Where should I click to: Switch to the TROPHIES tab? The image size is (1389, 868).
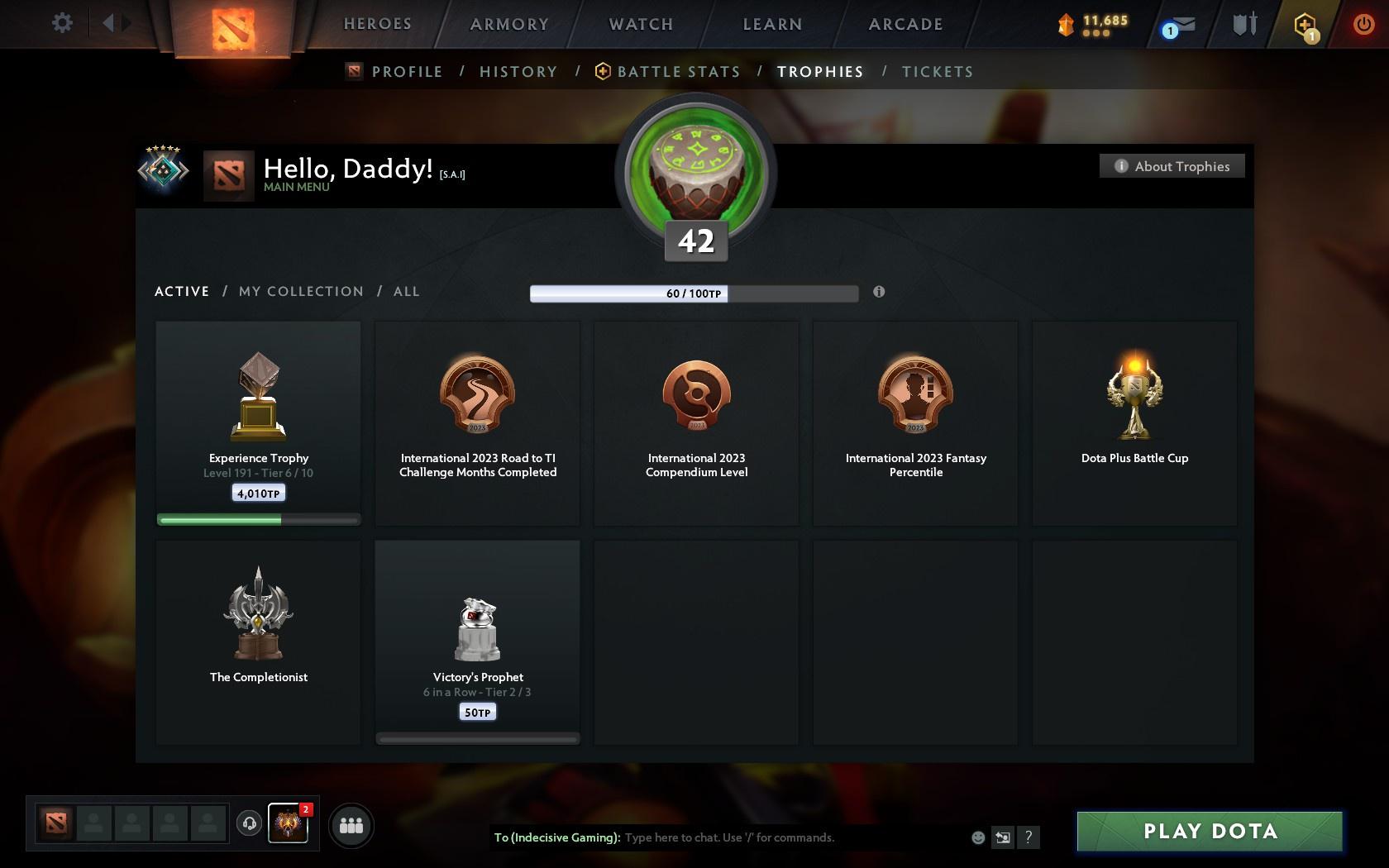(819, 72)
